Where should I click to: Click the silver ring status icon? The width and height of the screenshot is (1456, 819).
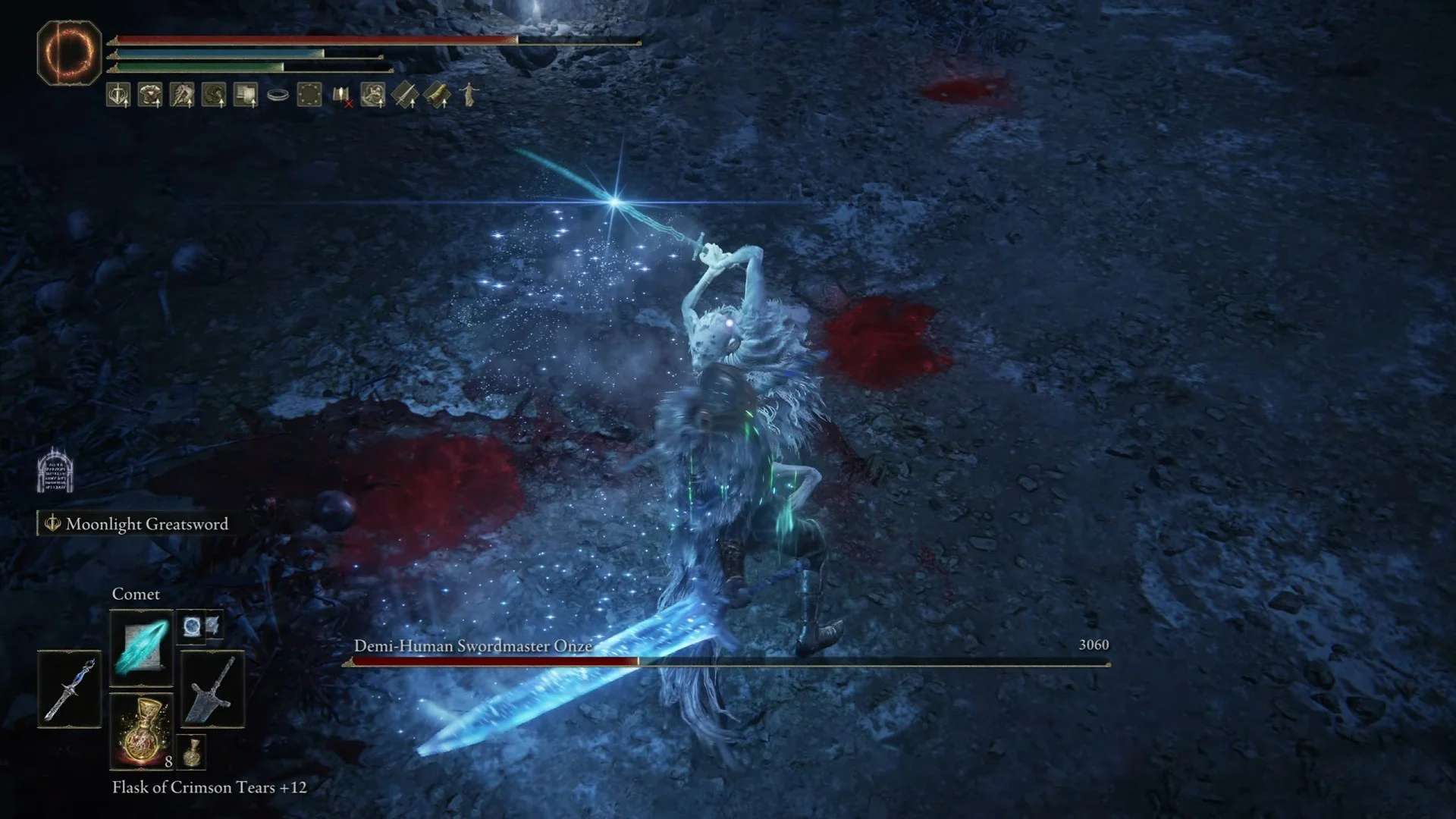point(278,96)
